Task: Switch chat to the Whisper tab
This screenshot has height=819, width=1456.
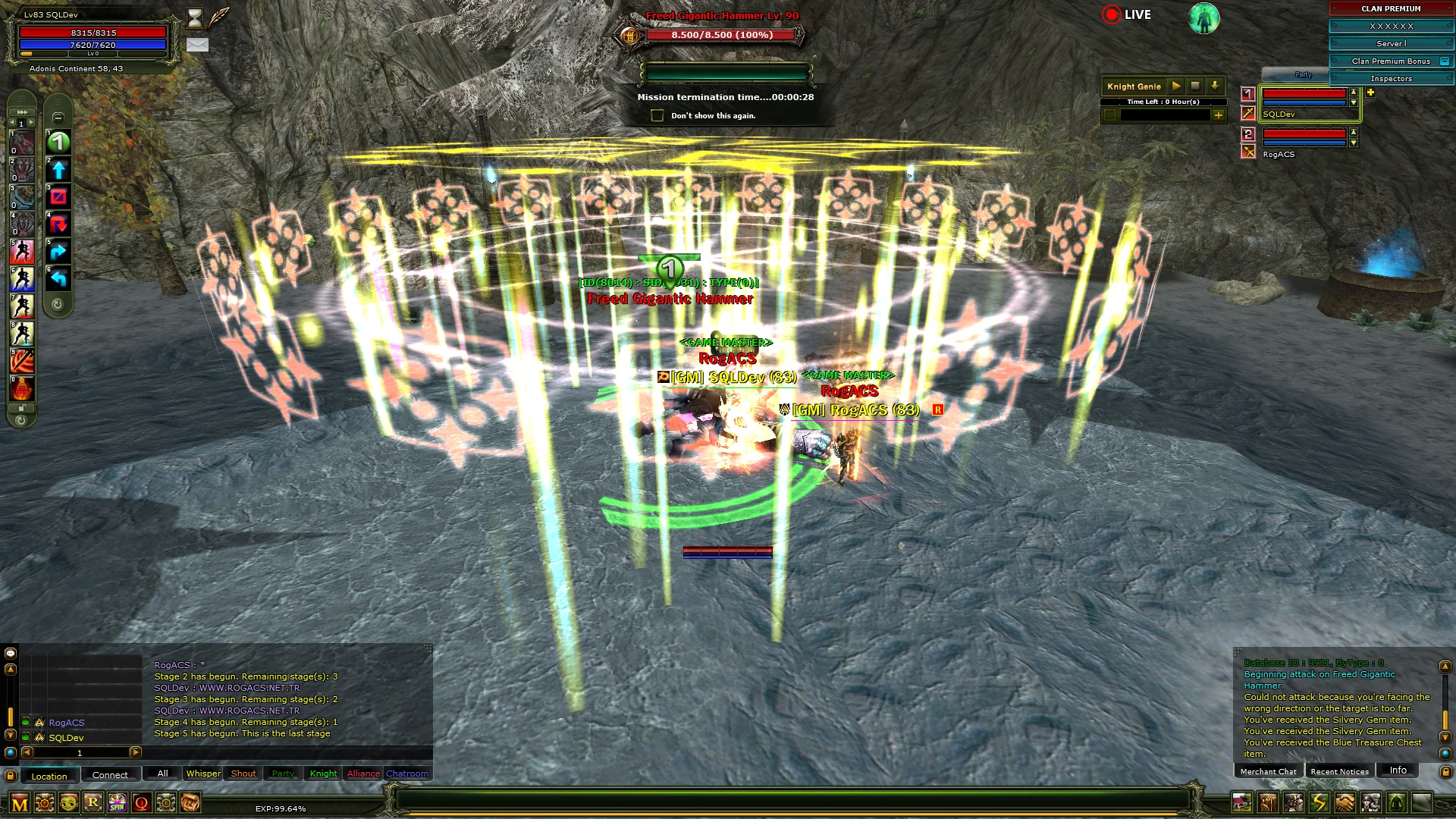Action: click(x=203, y=773)
